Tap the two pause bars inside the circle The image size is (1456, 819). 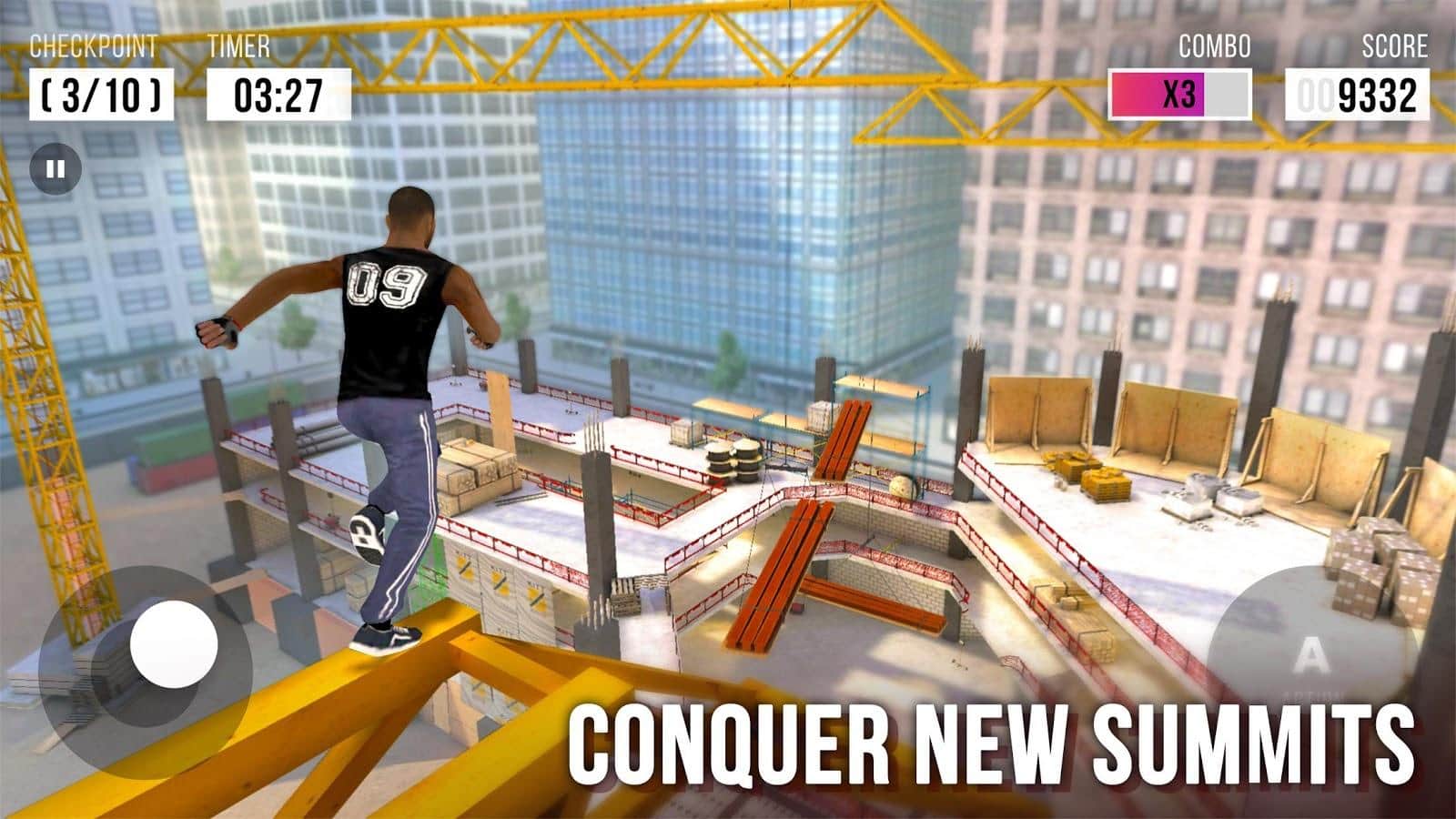point(56,167)
